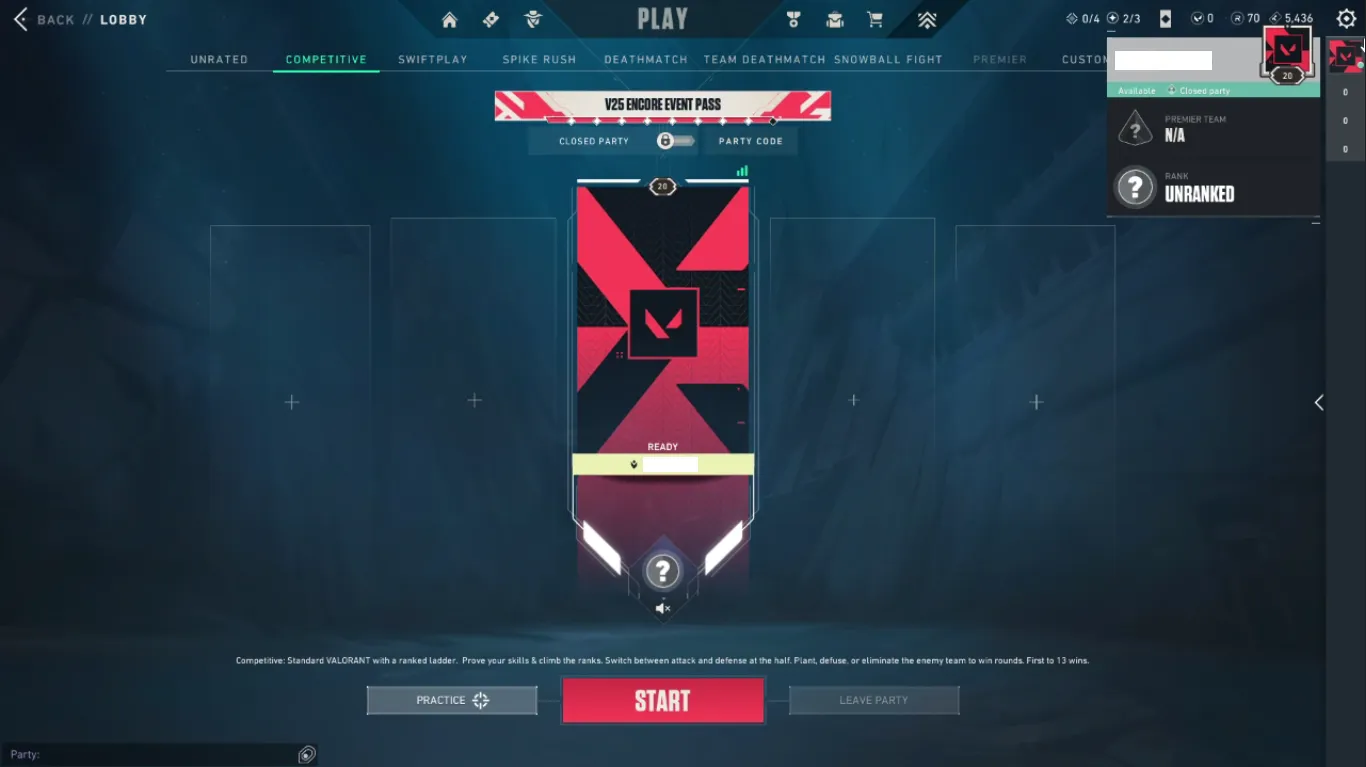The width and height of the screenshot is (1366, 767).
Task: Open the Home screen
Action: click(x=448, y=19)
